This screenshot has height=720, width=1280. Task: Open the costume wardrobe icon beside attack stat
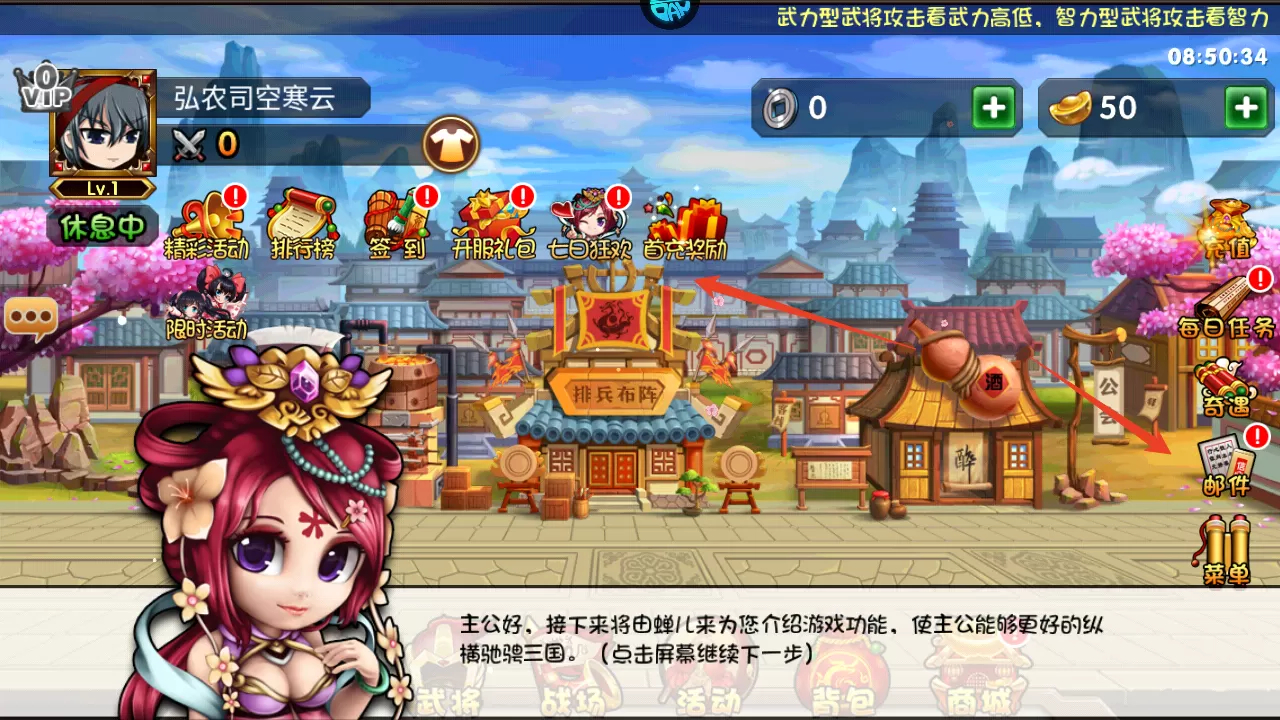point(452,144)
